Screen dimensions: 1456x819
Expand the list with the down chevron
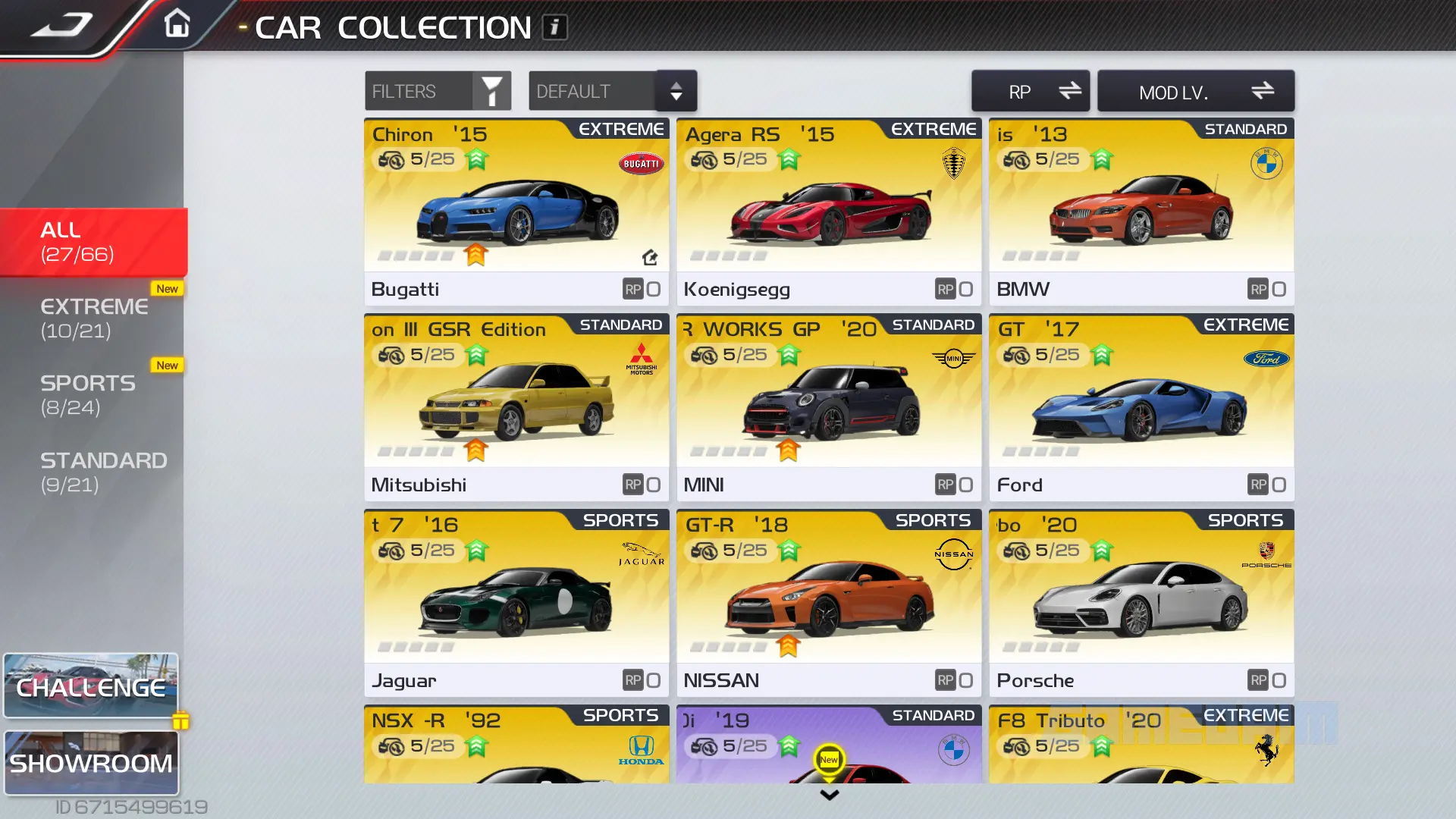830,795
